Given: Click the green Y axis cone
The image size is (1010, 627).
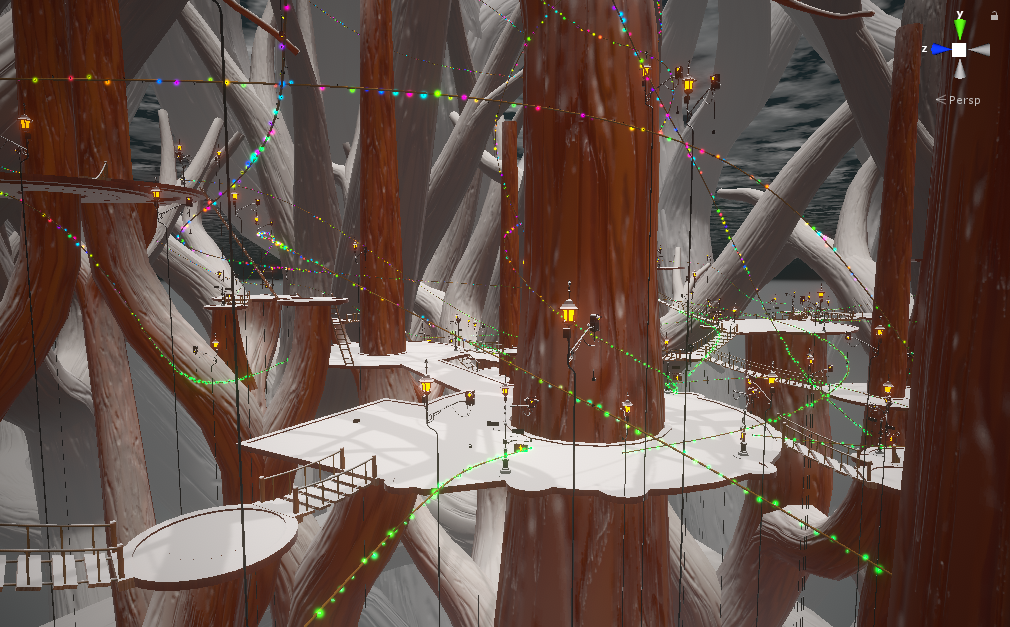Looking at the screenshot, I should point(959,29).
